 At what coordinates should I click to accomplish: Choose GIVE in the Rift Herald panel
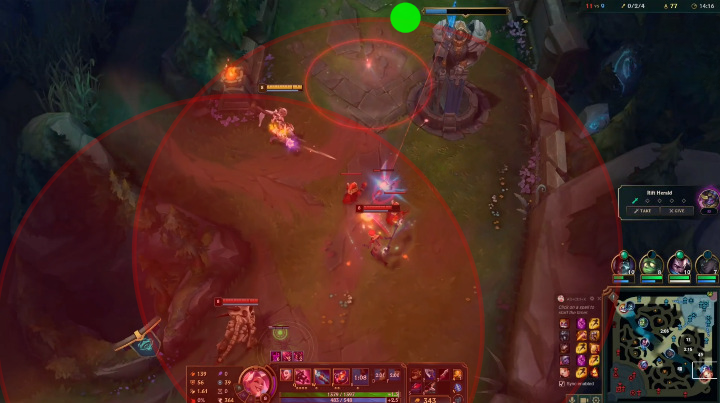(x=677, y=211)
